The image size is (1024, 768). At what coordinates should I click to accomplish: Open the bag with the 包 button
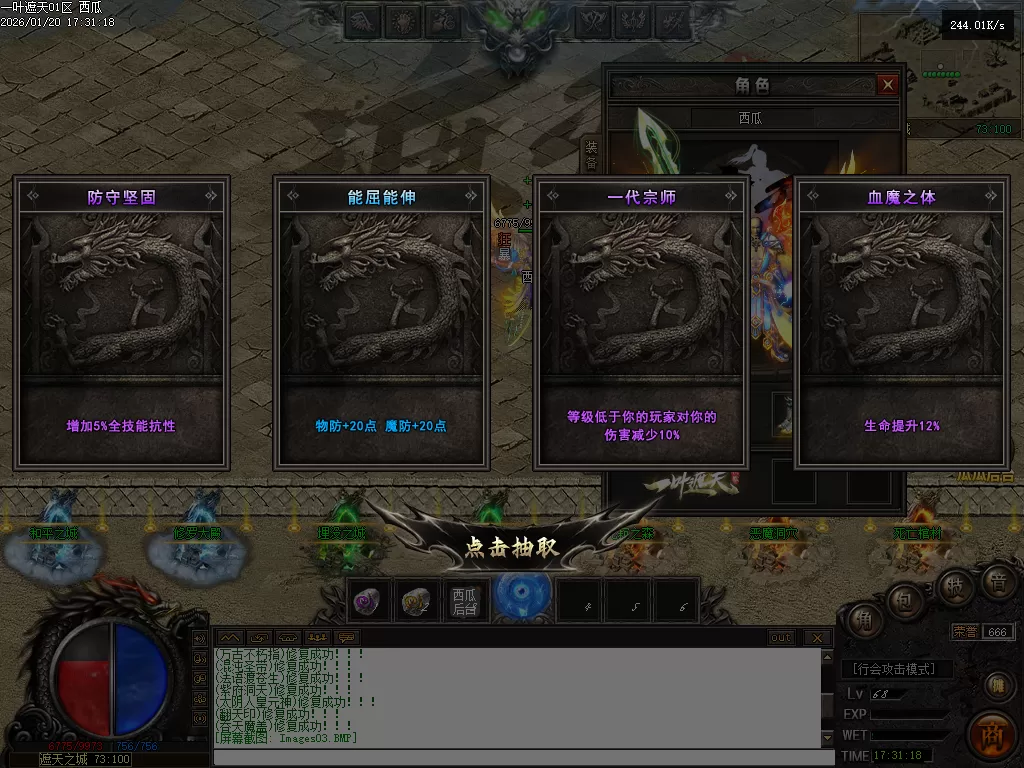point(902,600)
